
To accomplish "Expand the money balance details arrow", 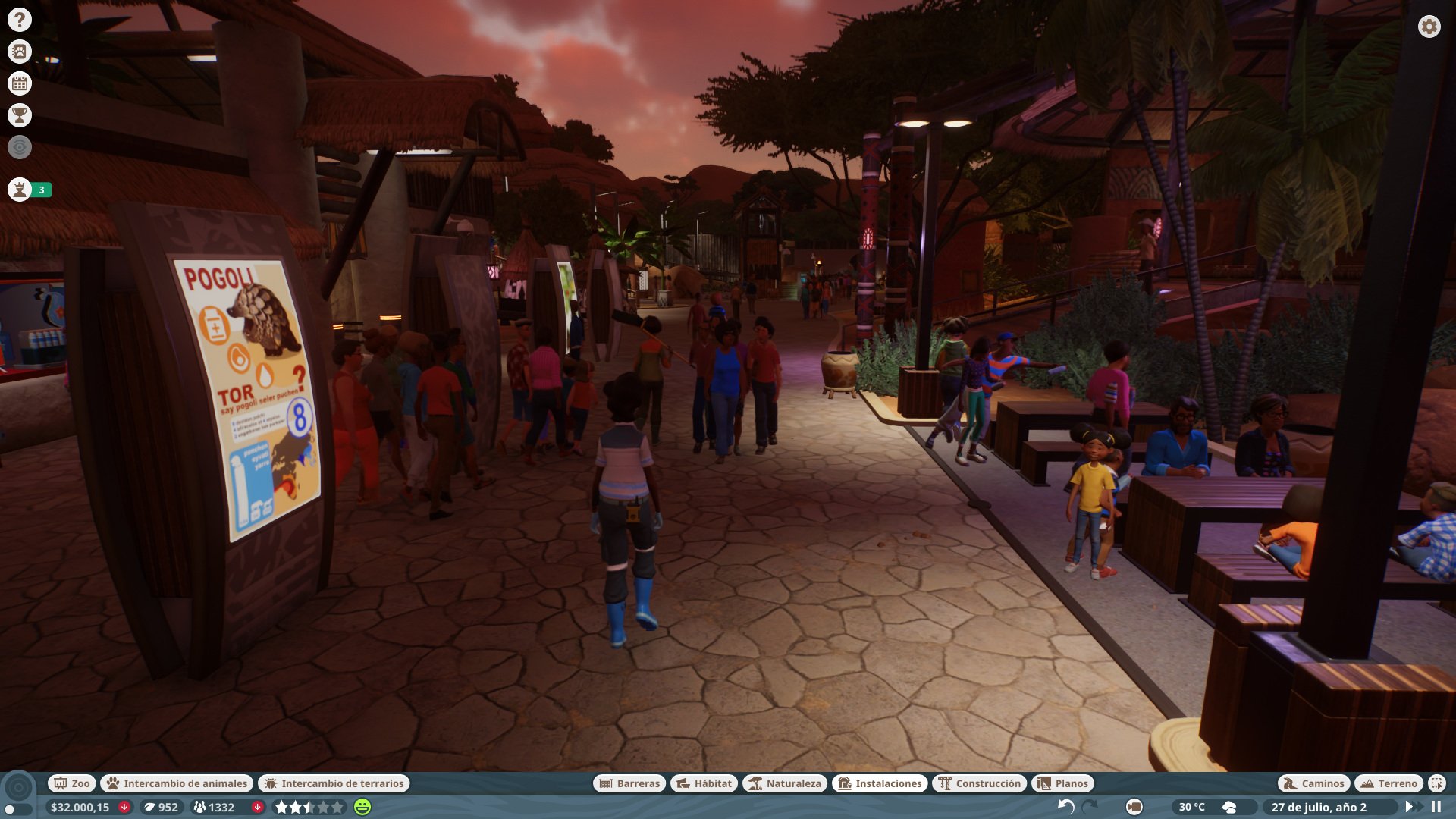I will [x=124, y=808].
